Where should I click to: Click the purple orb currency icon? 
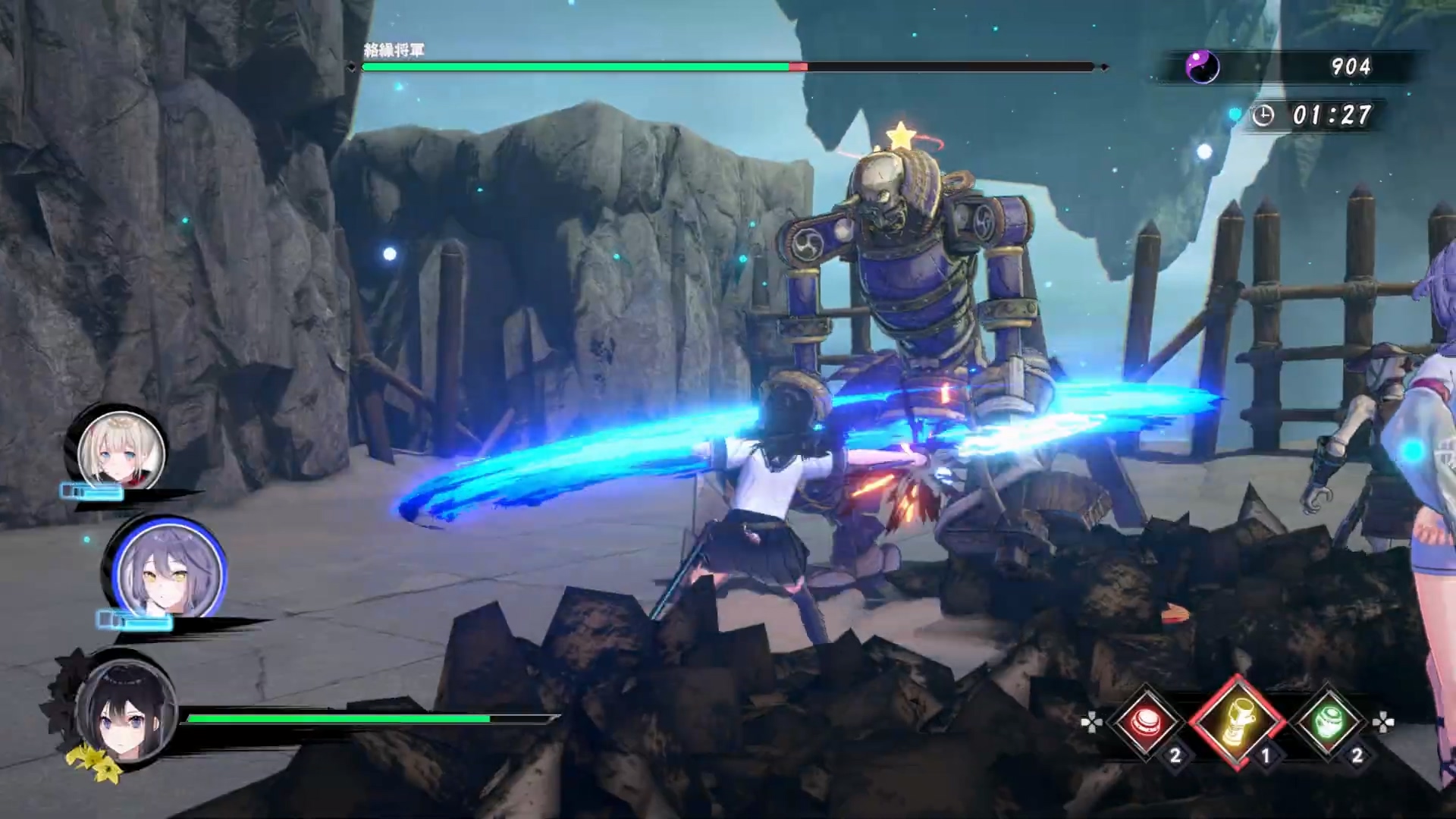coord(1202,67)
